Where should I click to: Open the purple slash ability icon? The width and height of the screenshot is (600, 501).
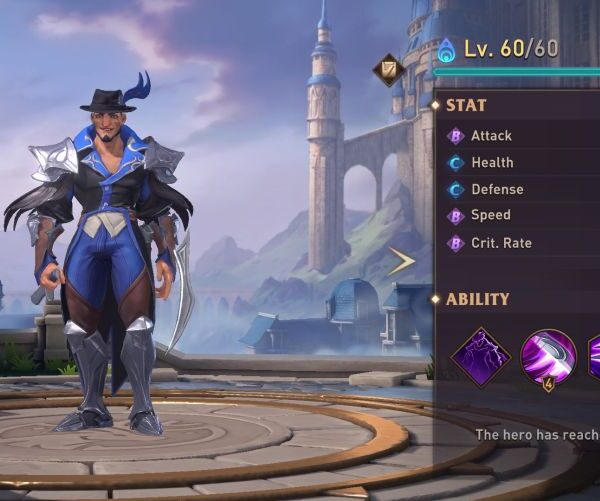548,355
